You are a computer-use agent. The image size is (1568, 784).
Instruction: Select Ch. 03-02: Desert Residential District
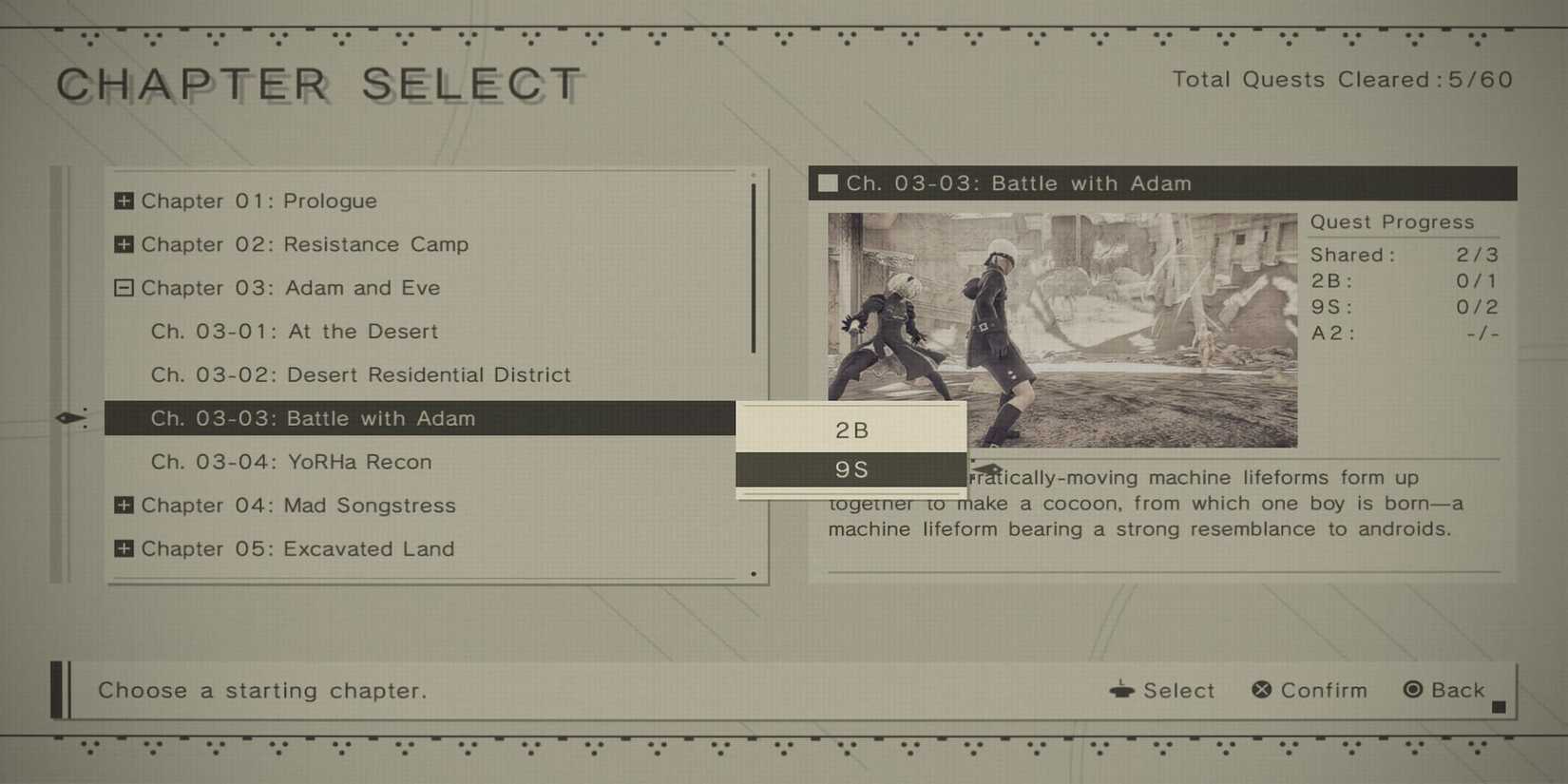point(361,374)
